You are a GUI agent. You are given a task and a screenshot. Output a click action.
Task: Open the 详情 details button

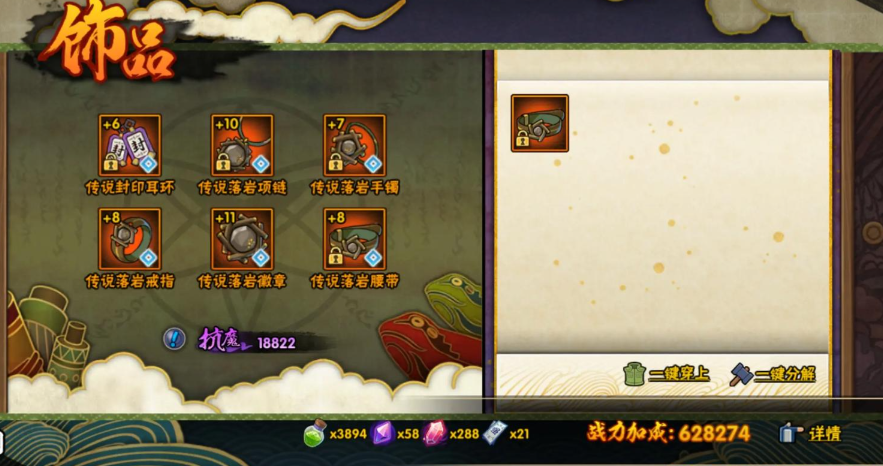point(811,433)
